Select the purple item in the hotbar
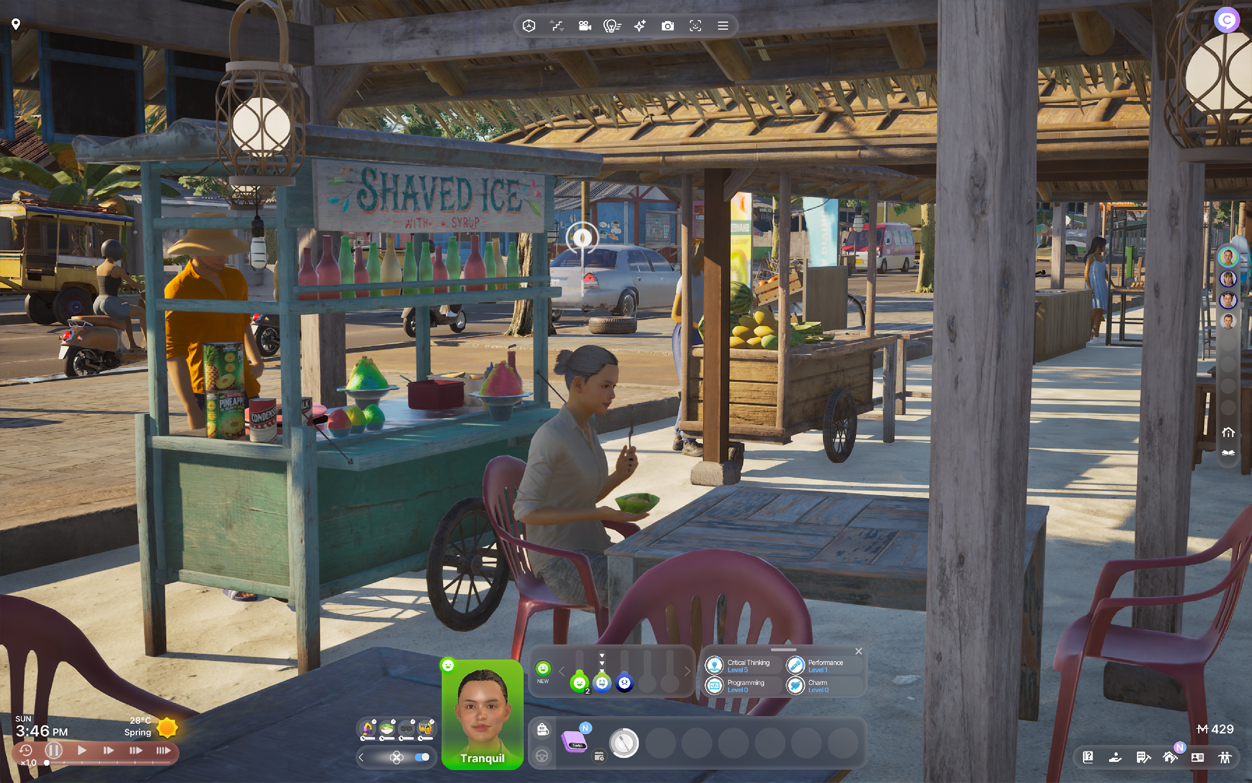1252x783 pixels. [575, 742]
